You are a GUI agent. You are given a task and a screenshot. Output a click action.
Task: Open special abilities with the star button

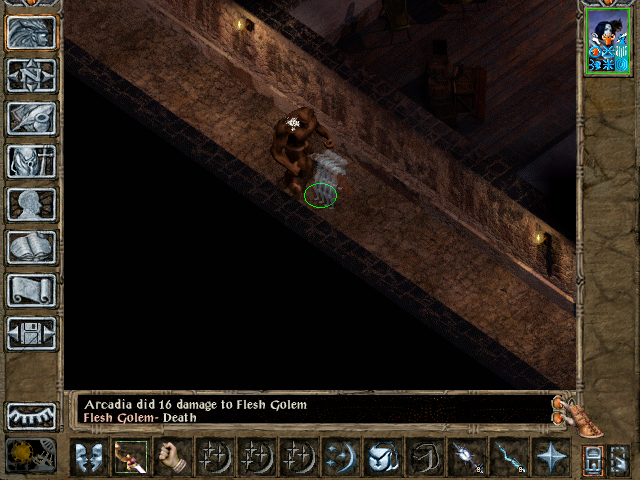pyautogui.click(x=549, y=458)
